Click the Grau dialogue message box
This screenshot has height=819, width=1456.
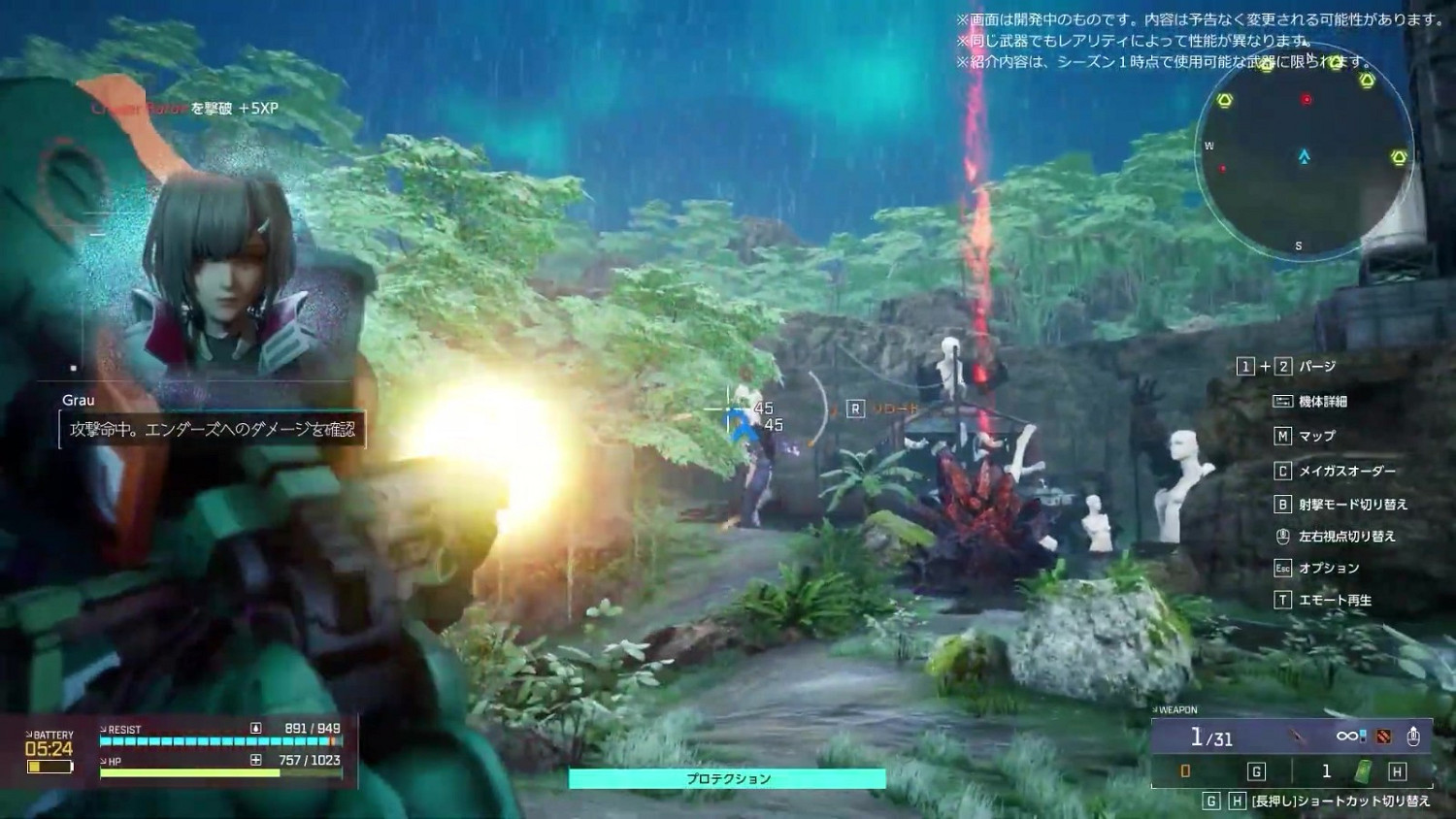(211, 430)
